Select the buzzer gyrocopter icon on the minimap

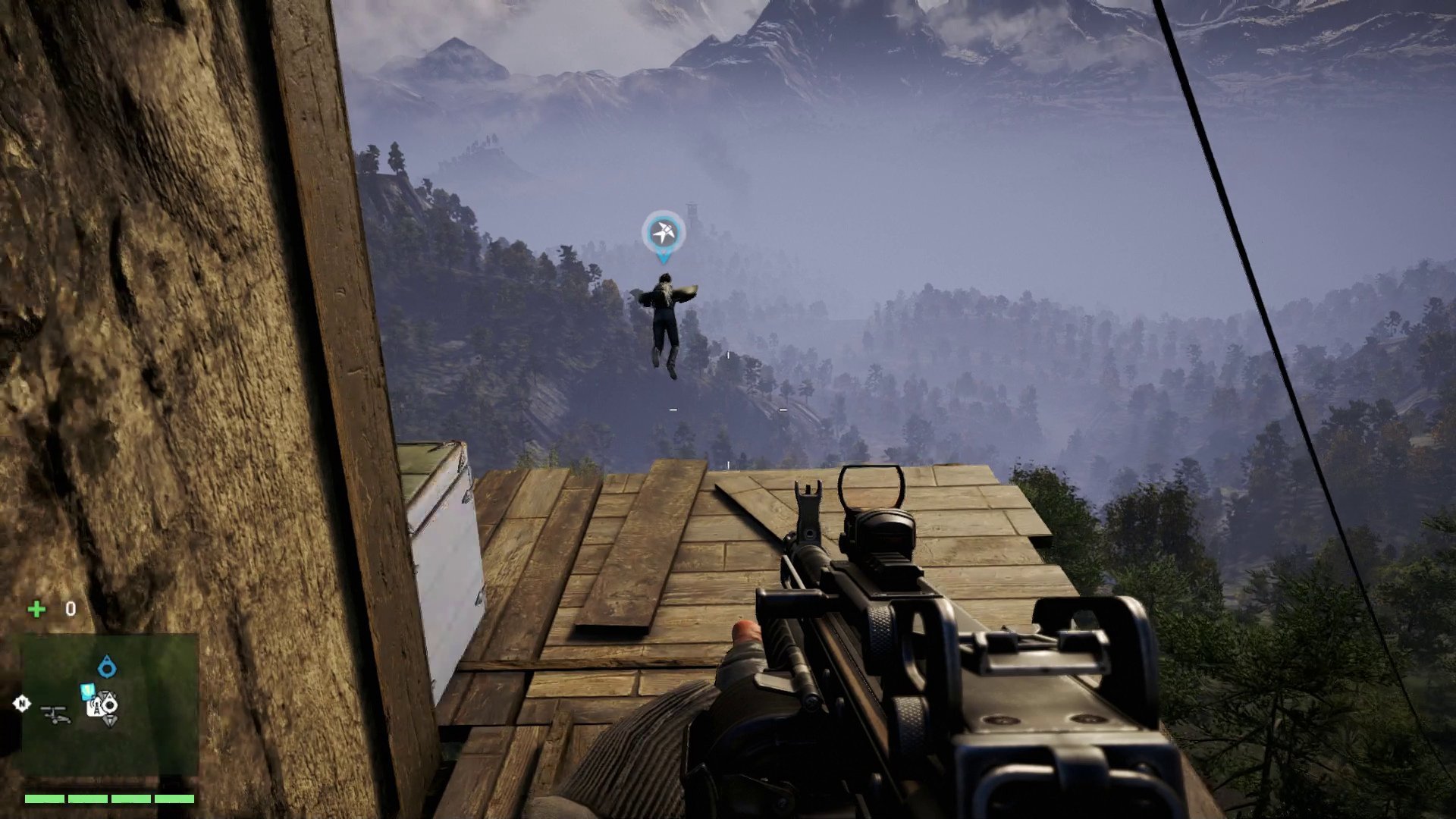pyautogui.click(x=56, y=715)
